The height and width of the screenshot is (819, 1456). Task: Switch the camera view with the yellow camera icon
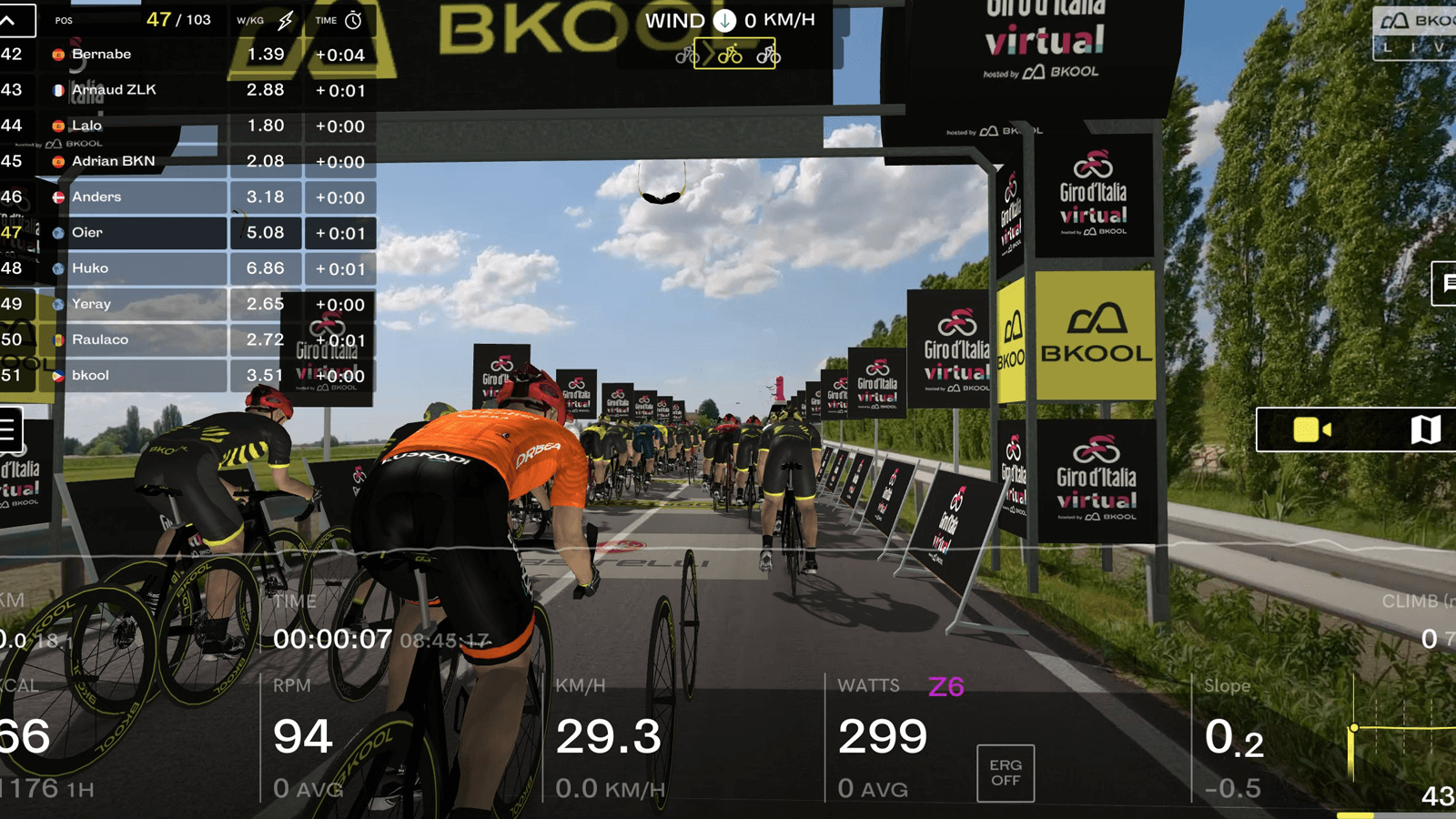tap(1311, 430)
